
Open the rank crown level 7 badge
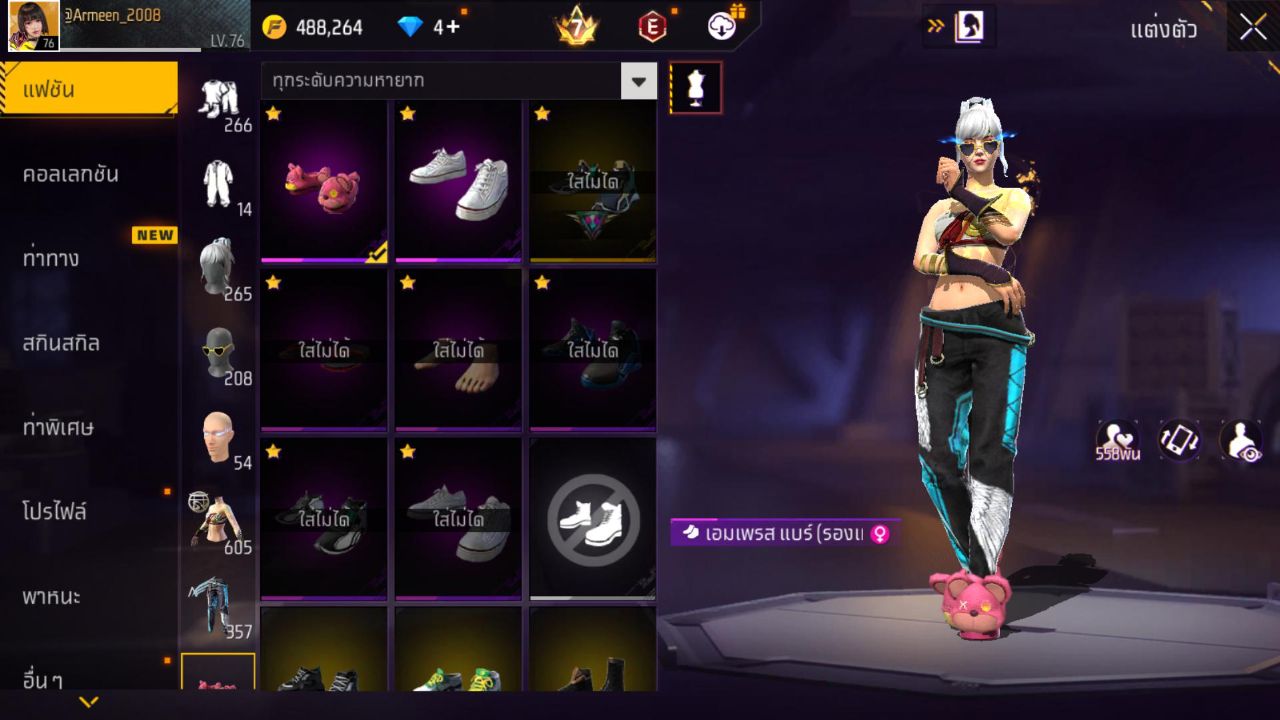click(x=575, y=25)
